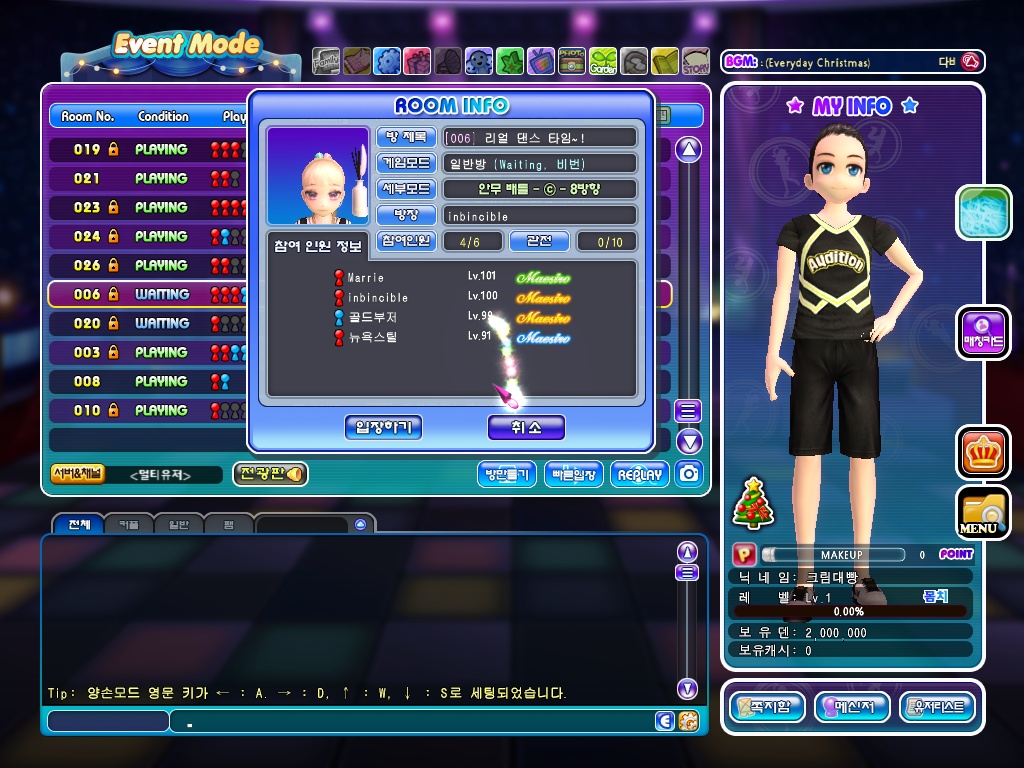
Task: Open the Family icon in the top toolbar
Action: pos(326,62)
